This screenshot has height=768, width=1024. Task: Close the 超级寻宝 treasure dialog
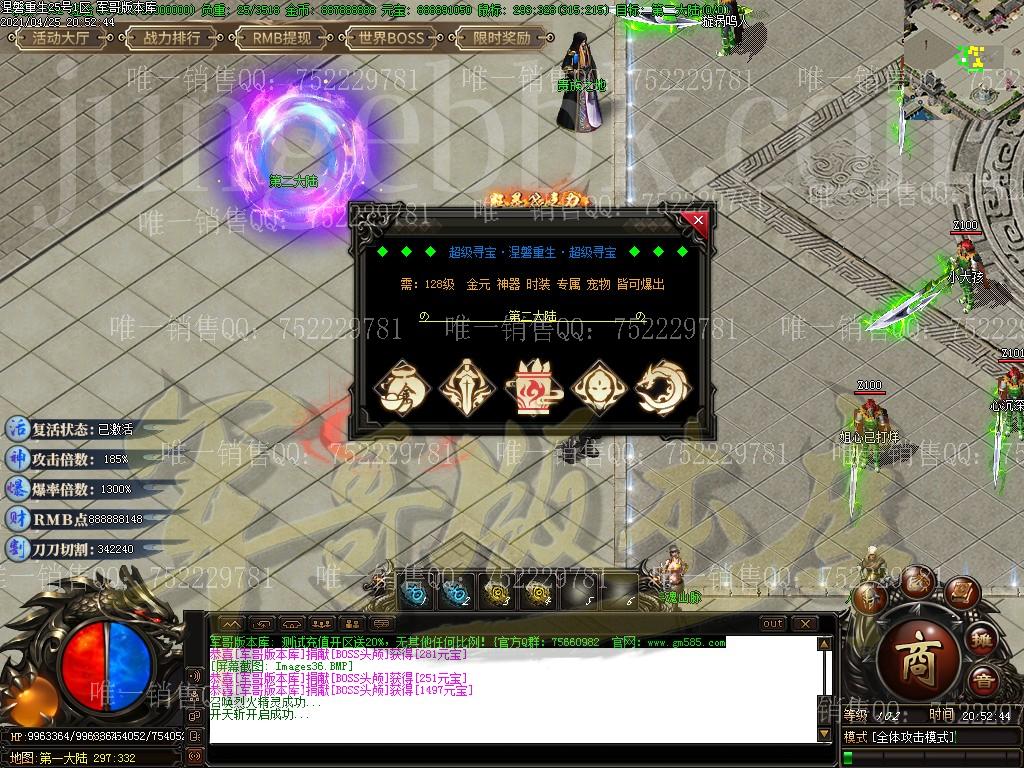698,220
